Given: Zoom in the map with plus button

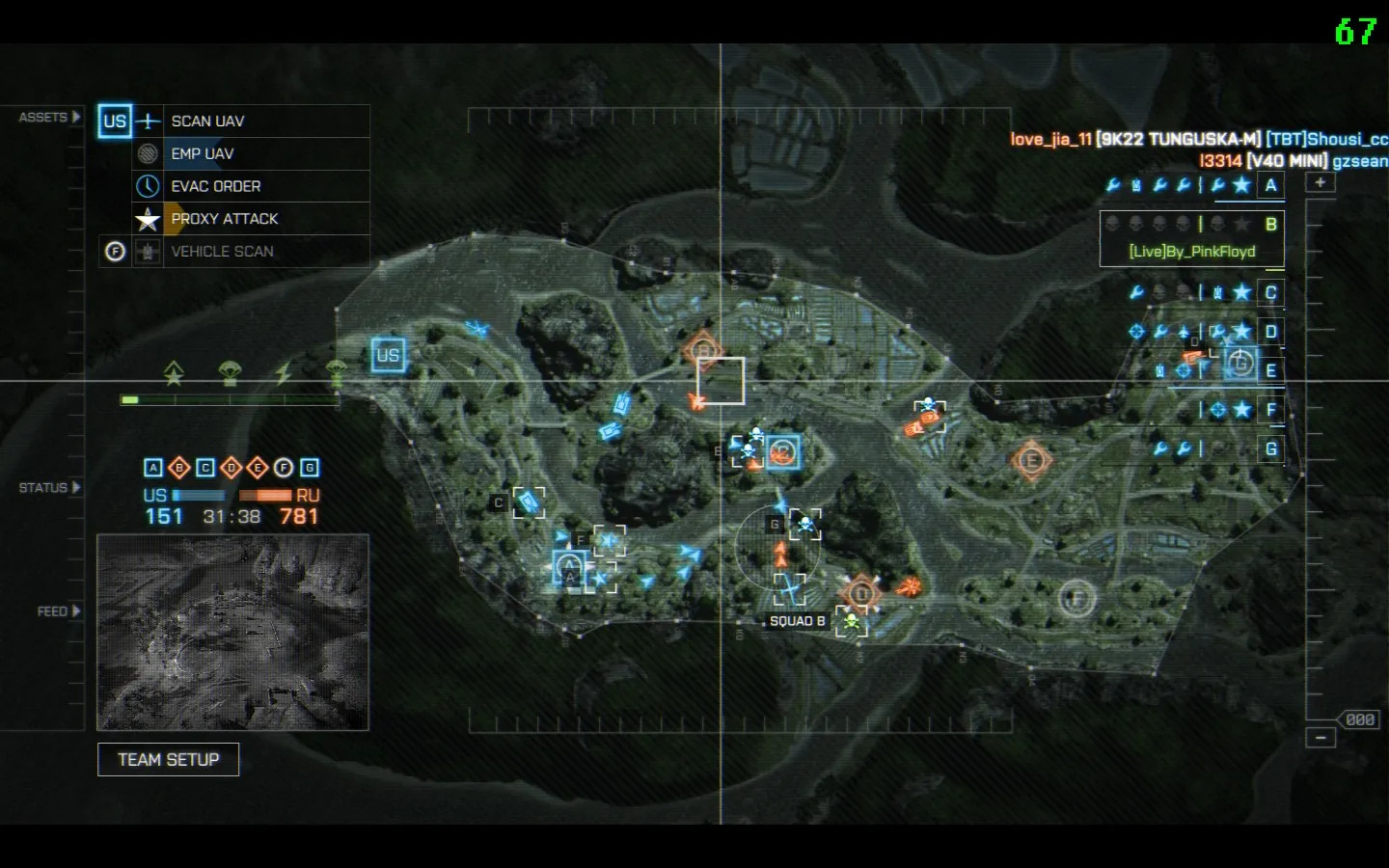Looking at the screenshot, I should pos(1320,182).
